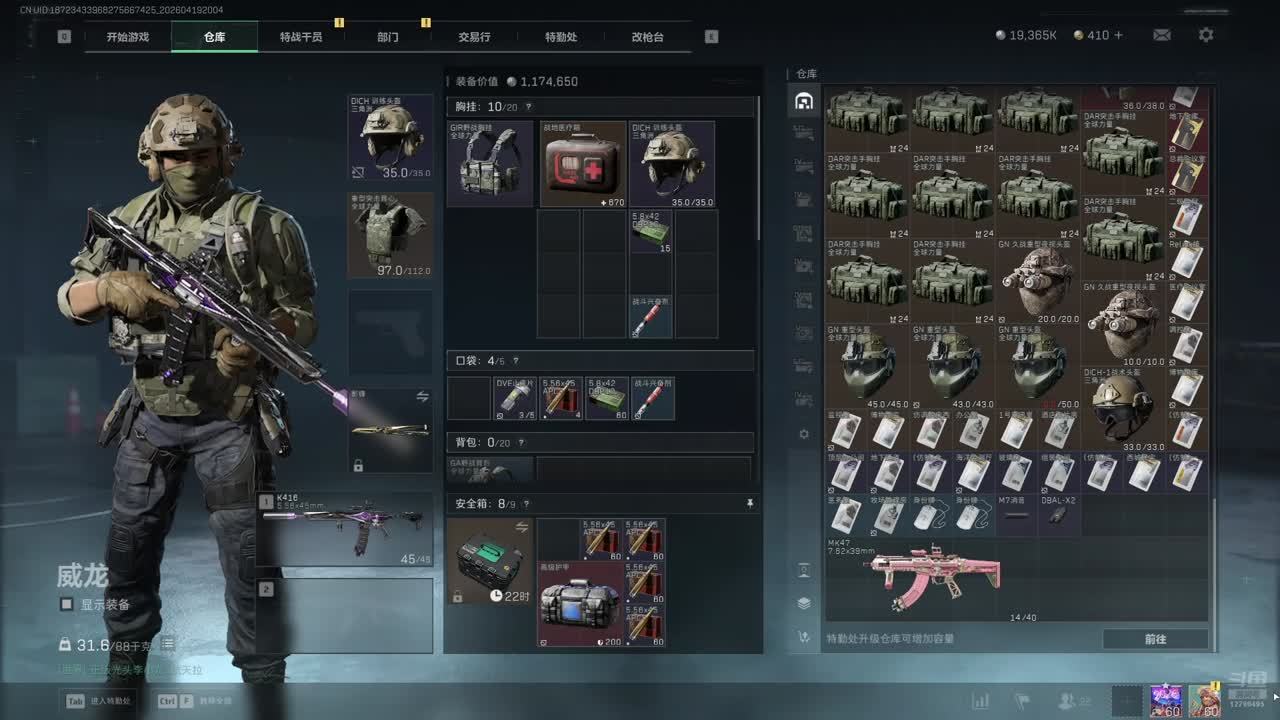Open the mail envelope icon

(x=1161, y=35)
